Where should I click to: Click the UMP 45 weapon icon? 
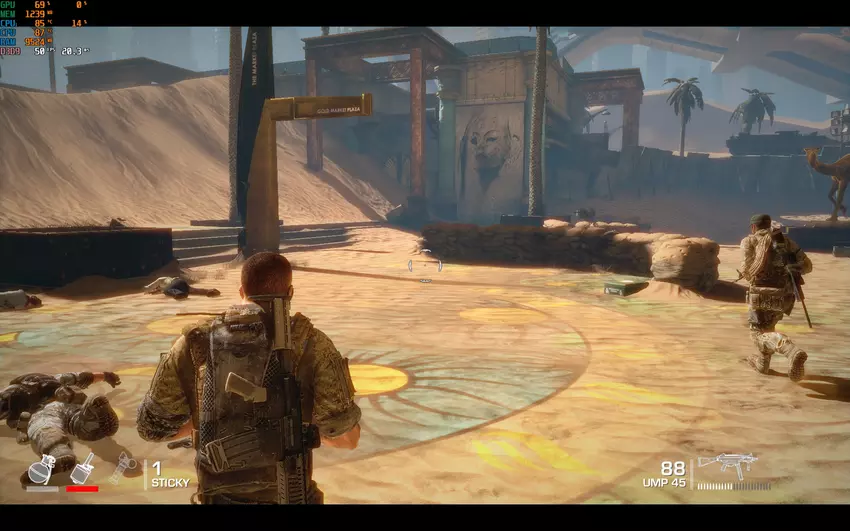click(726, 465)
